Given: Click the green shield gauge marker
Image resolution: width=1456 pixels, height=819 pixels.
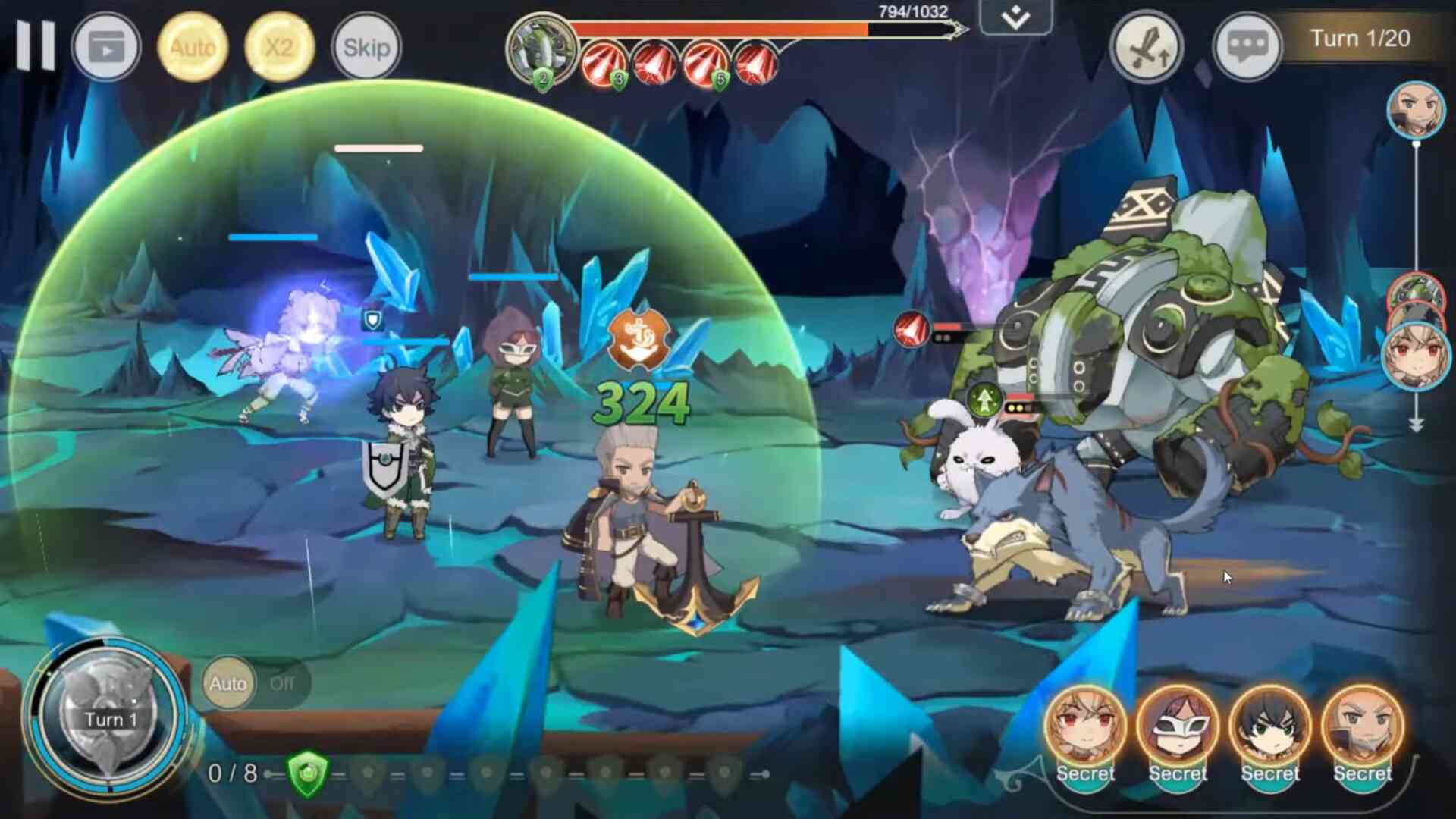Looking at the screenshot, I should click(308, 773).
